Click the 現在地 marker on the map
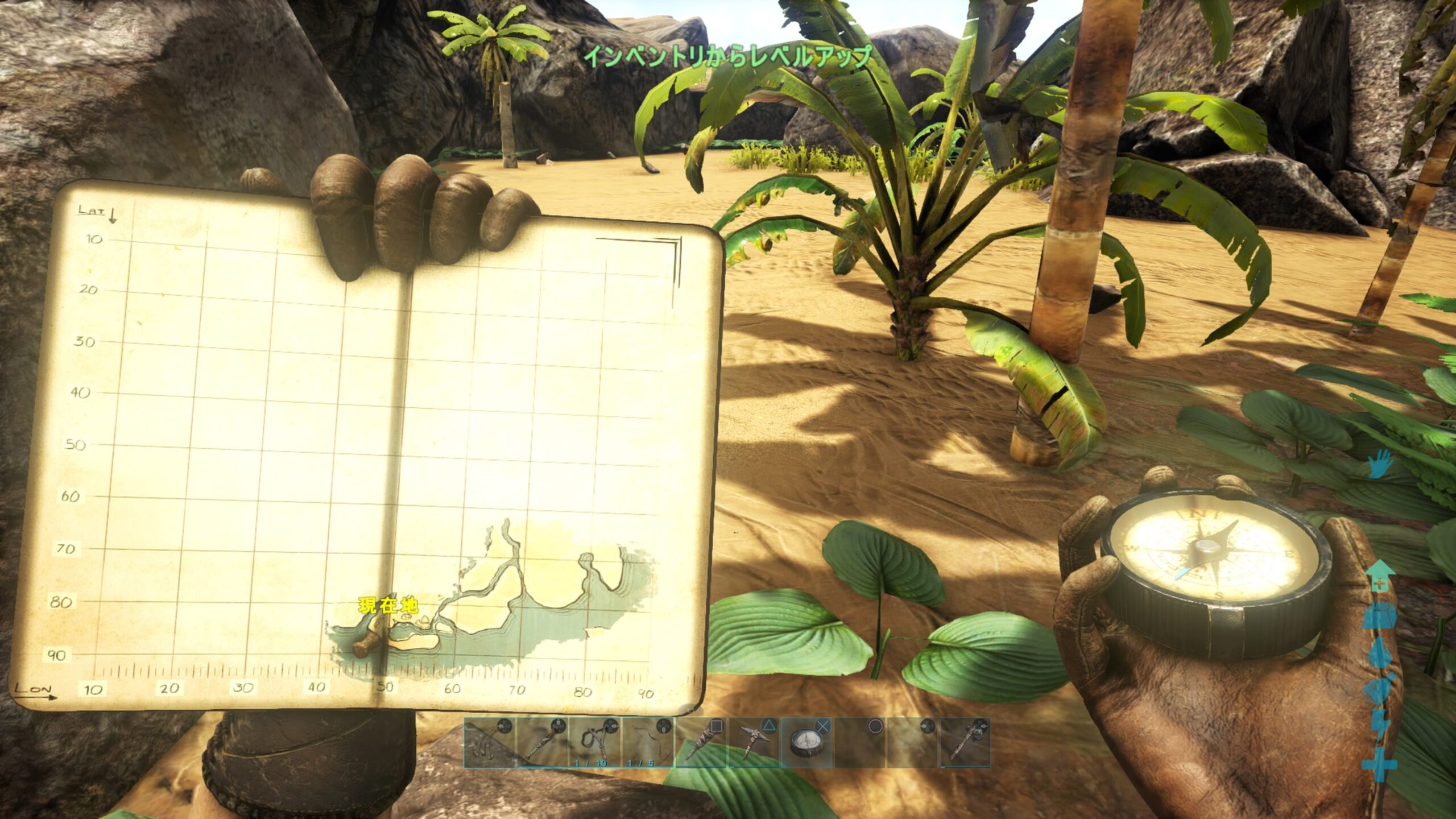 [388, 606]
